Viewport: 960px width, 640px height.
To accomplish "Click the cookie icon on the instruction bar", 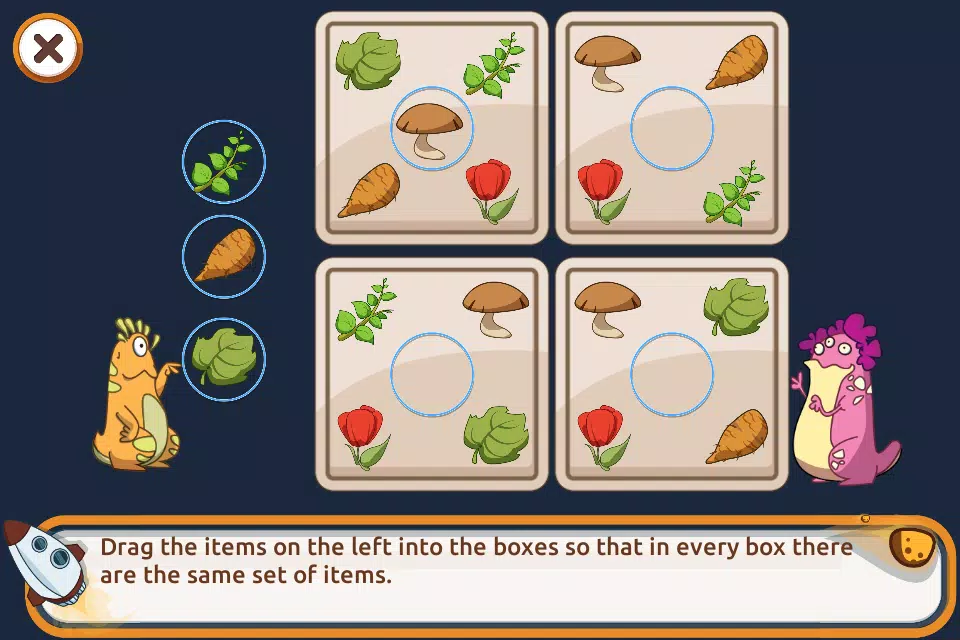I will pyautogui.click(x=912, y=546).
